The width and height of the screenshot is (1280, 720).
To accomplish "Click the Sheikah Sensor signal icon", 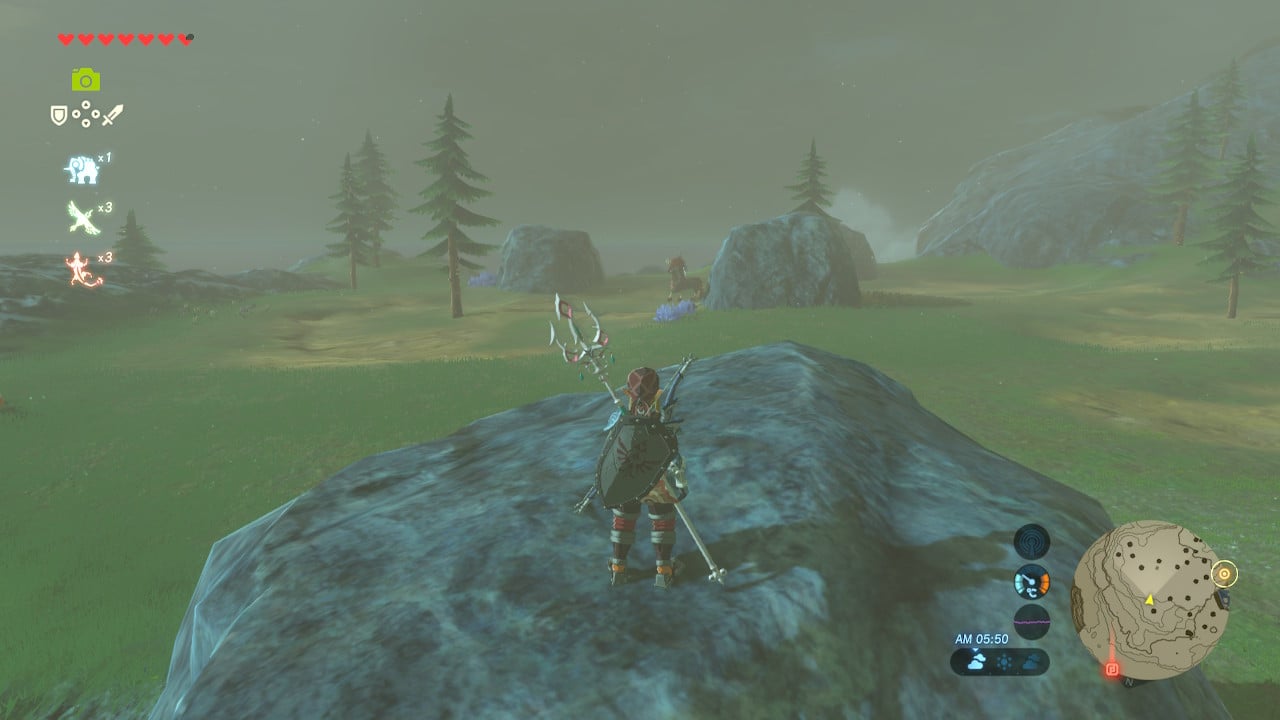I will click(x=1031, y=541).
